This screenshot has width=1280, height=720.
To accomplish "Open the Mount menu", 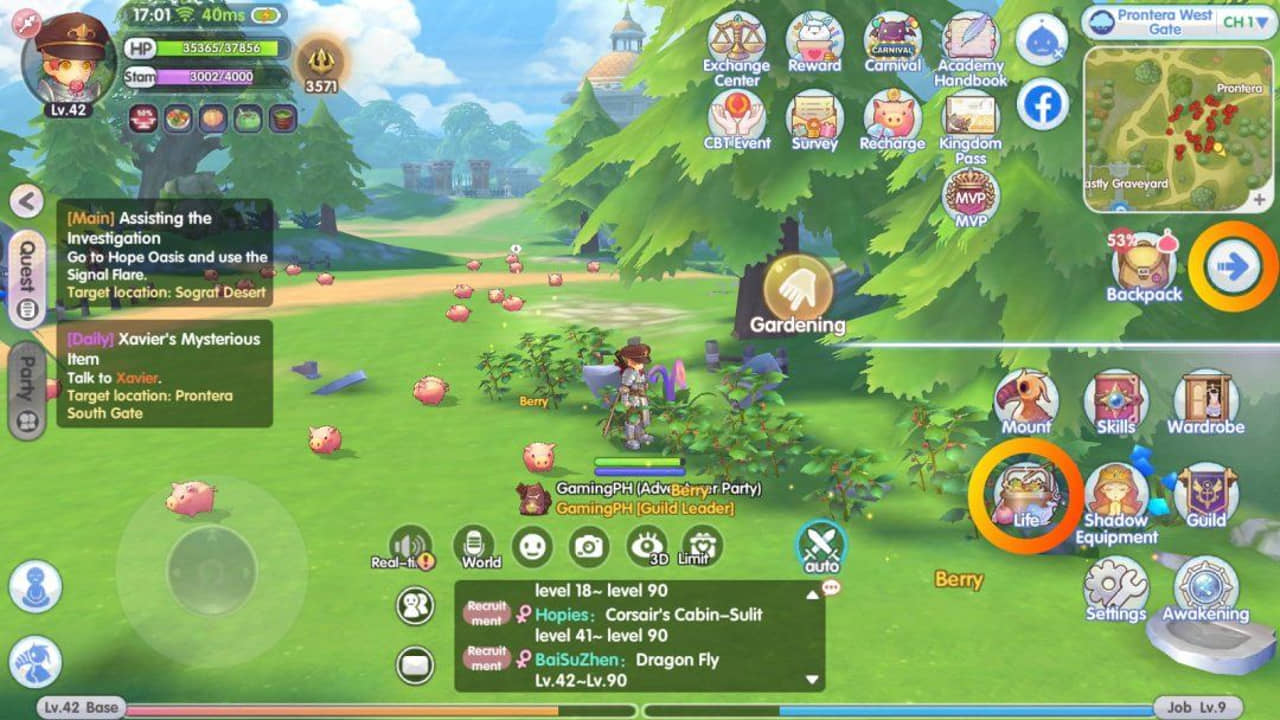I will tap(1026, 398).
